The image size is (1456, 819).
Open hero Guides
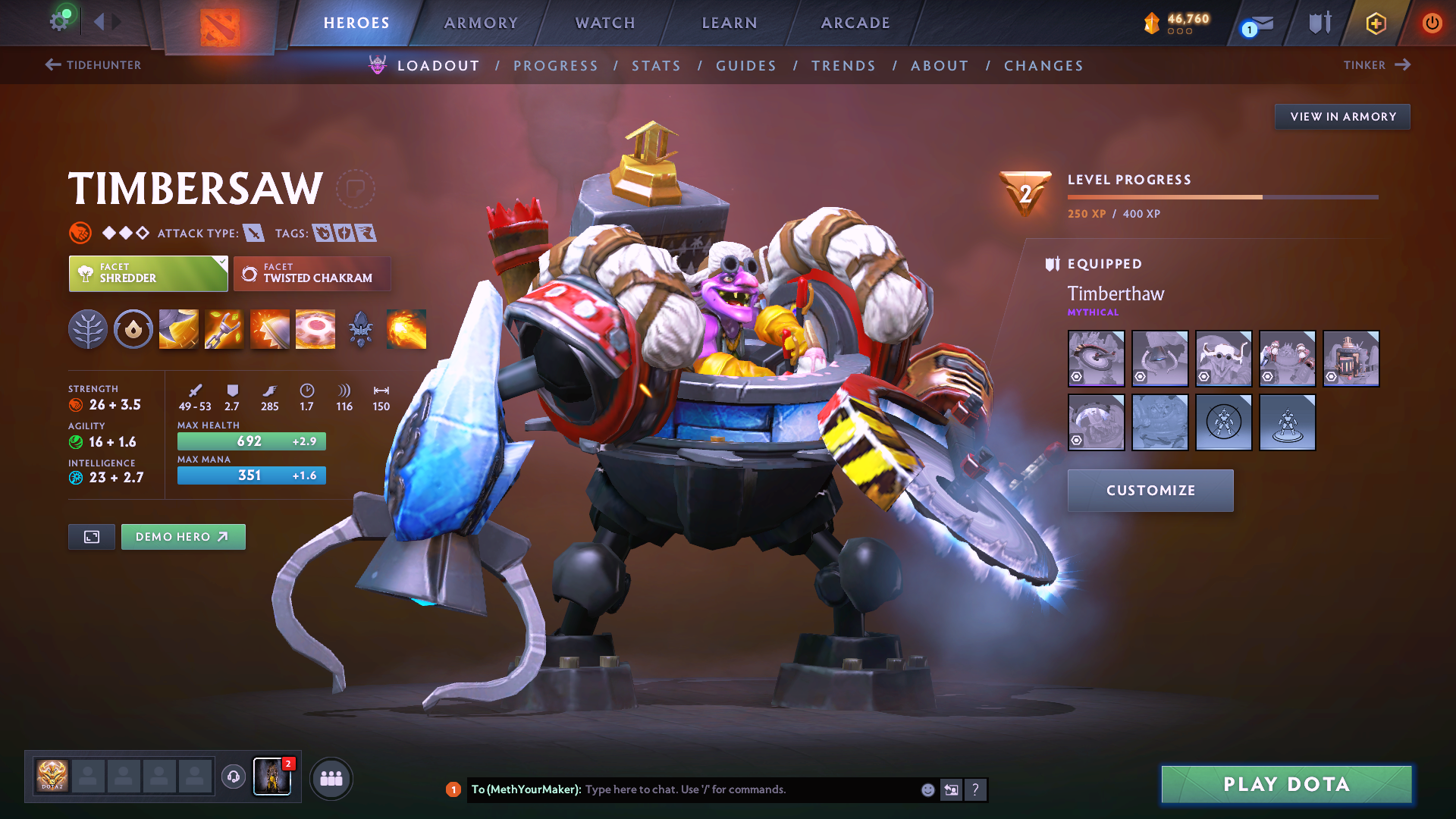[x=746, y=66]
